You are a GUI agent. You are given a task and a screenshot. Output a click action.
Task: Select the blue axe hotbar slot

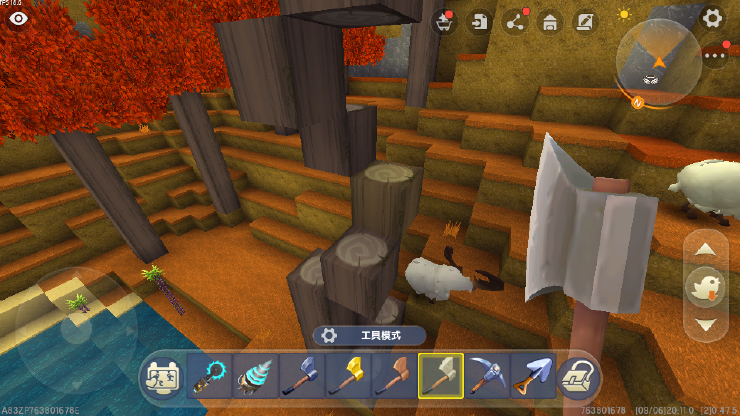[x=298, y=376]
